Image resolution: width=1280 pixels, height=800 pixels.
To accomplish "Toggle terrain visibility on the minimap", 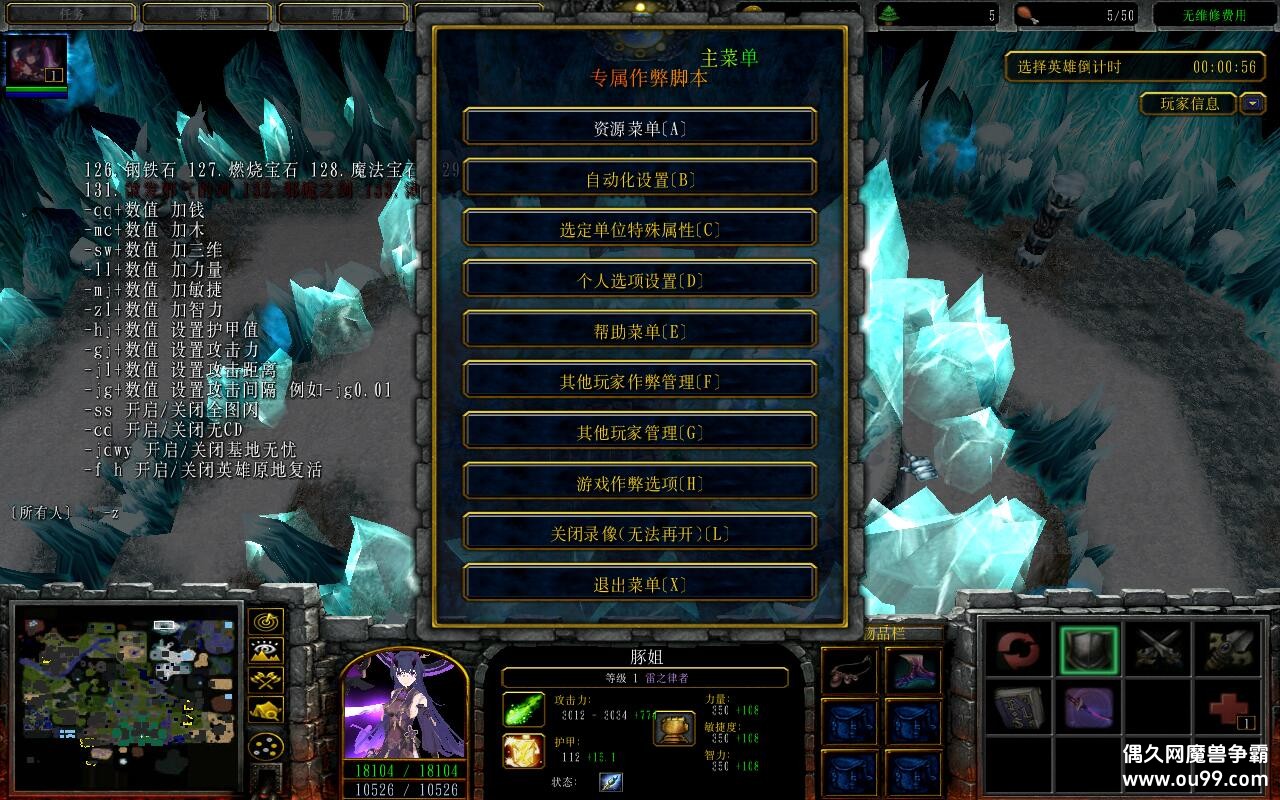I will tap(265, 650).
